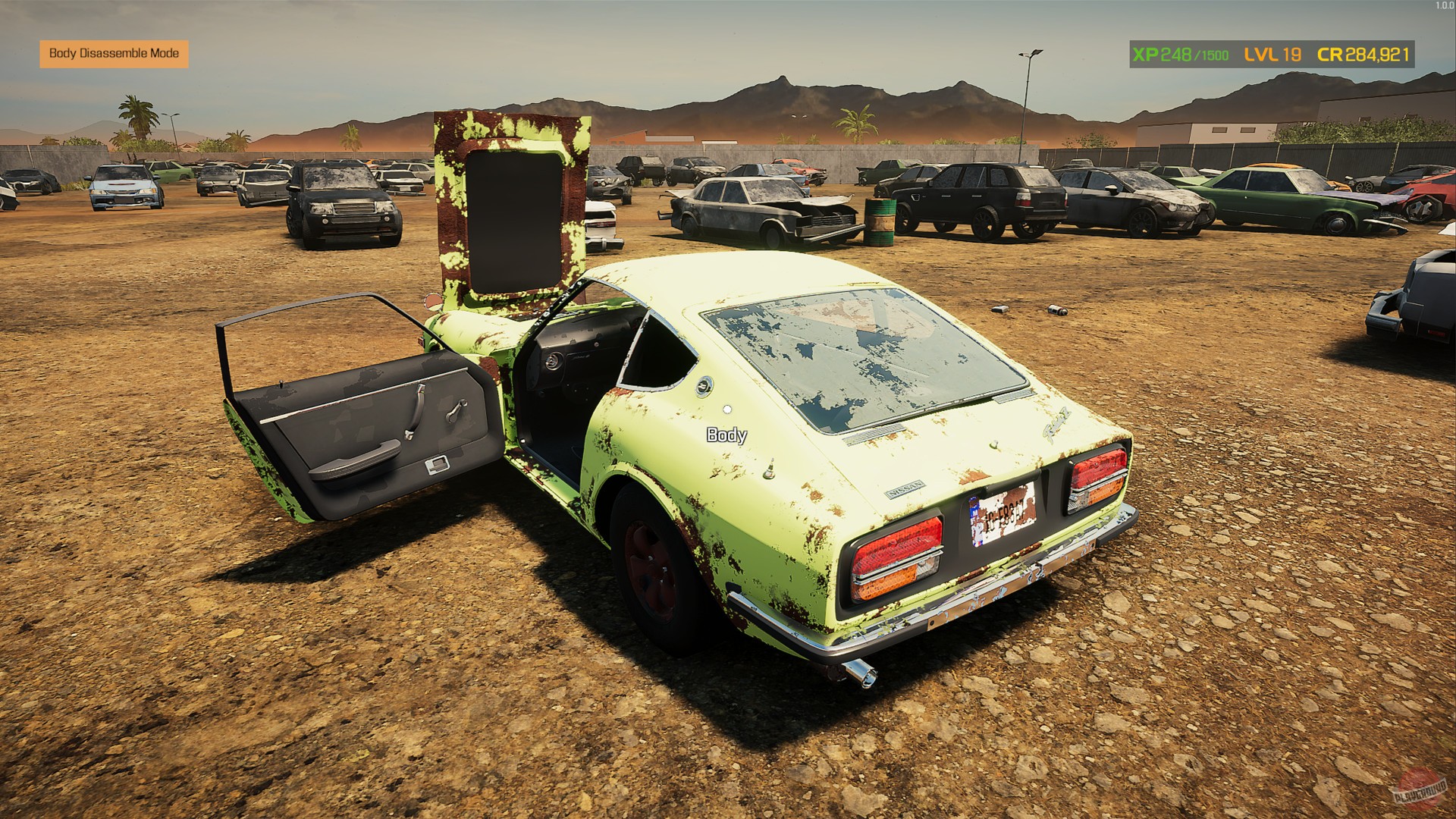1456x819 pixels.
Task: Click the left taillight assembly
Action: [895, 555]
